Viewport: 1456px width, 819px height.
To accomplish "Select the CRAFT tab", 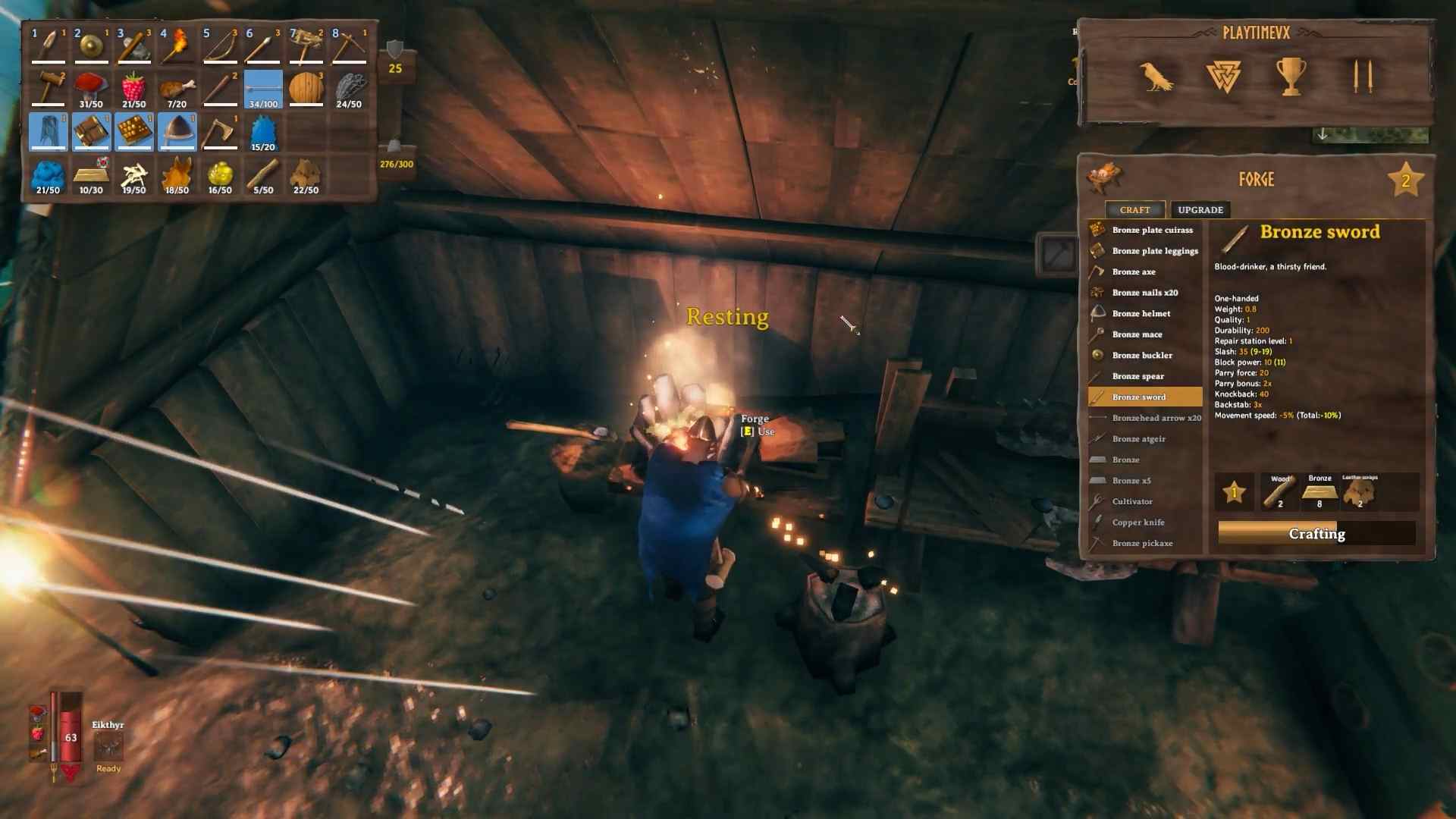I will (x=1135, y=209).
